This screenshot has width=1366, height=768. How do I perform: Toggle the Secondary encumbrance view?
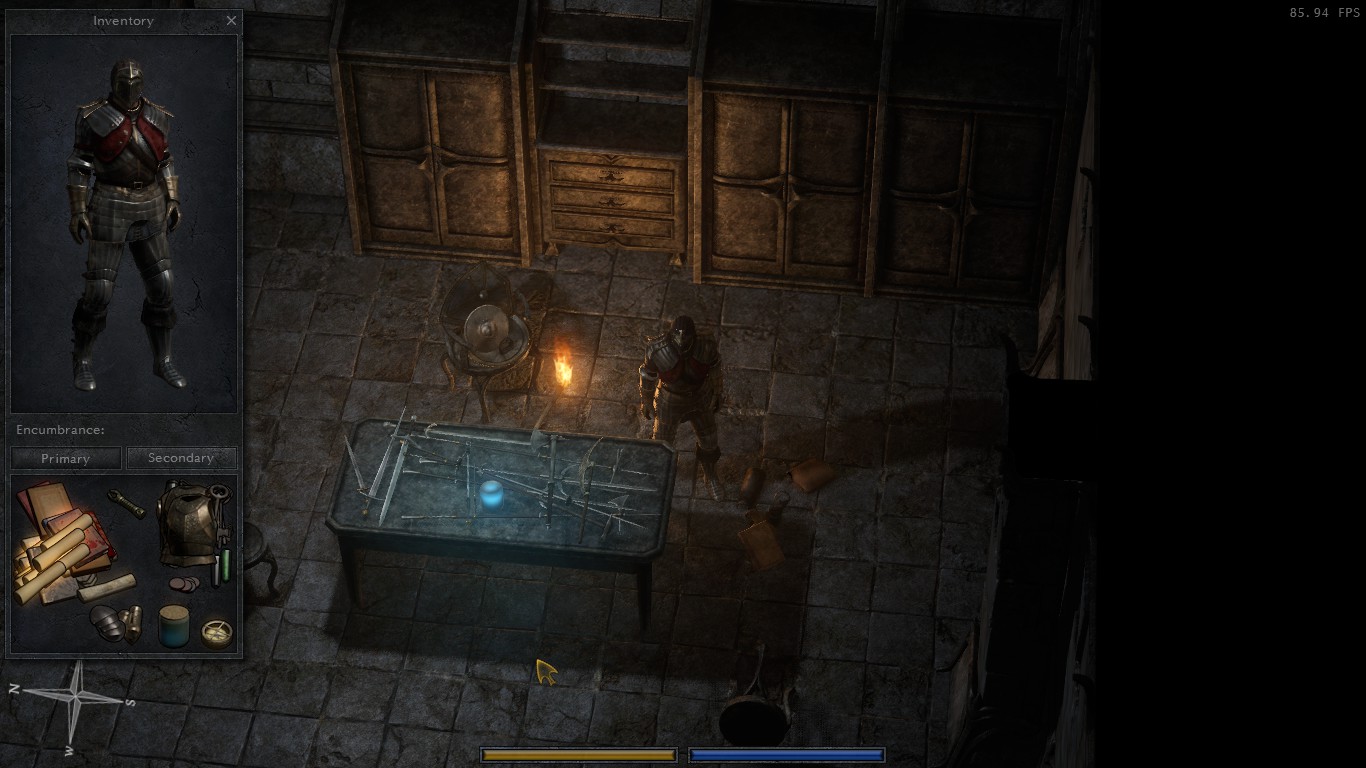click(182, 458)
